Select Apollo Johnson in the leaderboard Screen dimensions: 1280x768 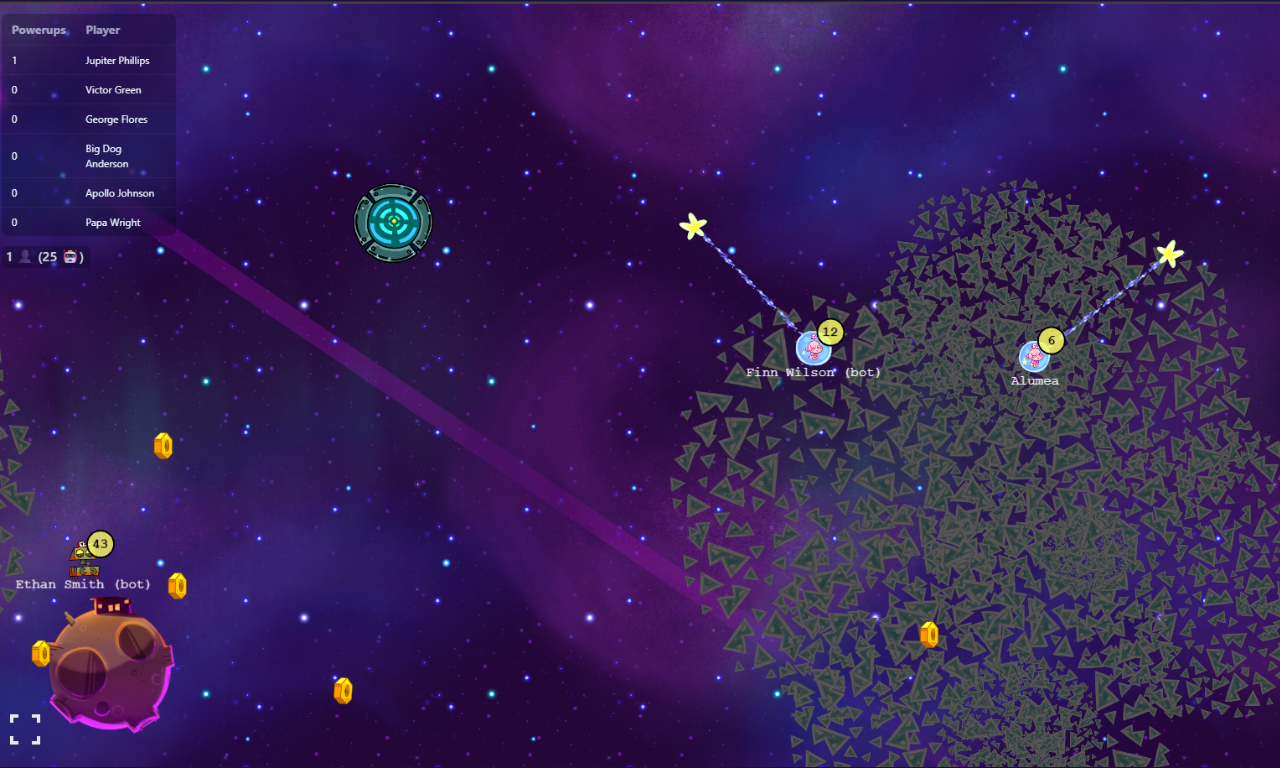point(119,193)
